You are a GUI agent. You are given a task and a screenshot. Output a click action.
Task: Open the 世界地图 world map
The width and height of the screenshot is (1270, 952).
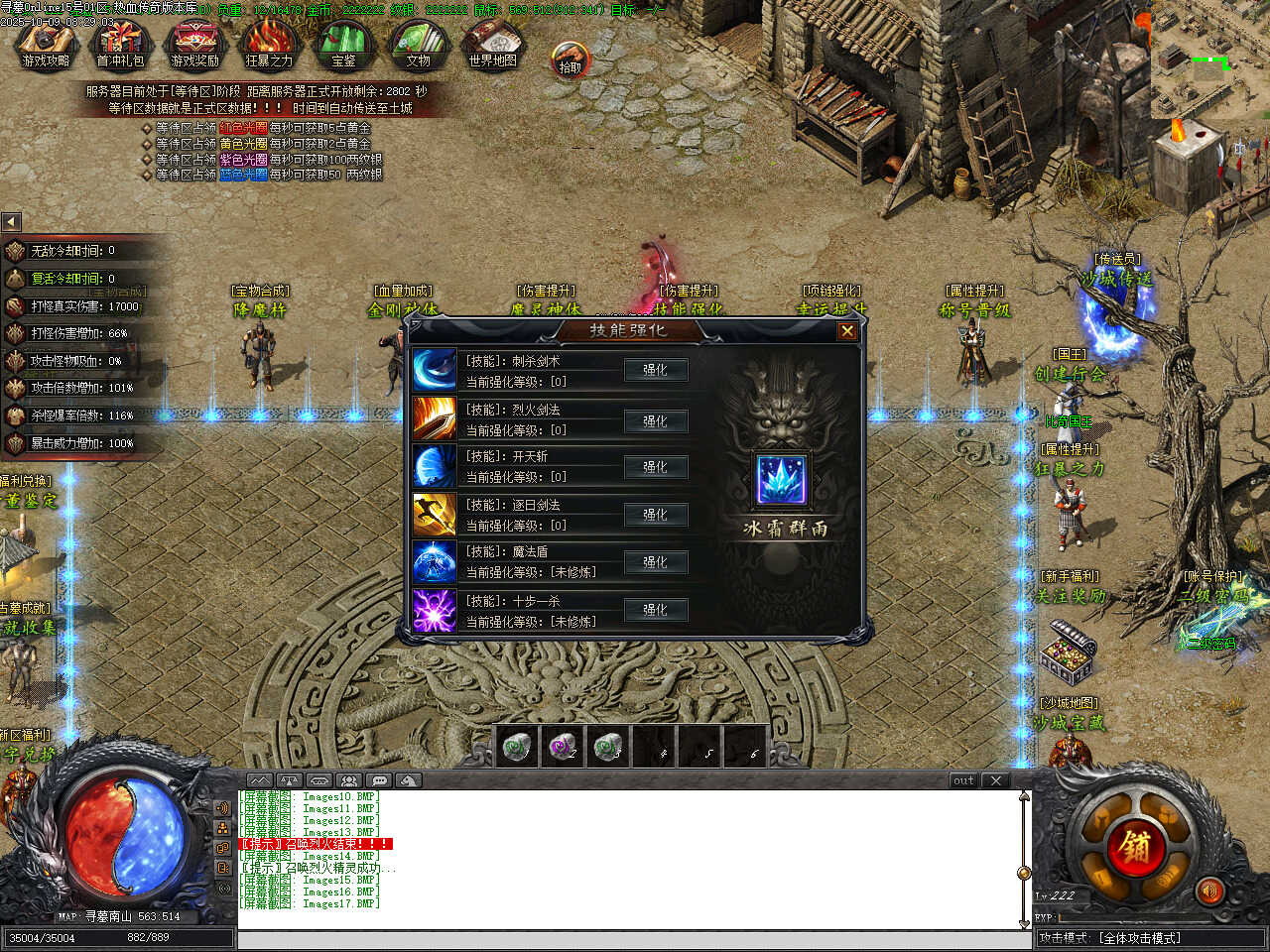pos(492,45)
